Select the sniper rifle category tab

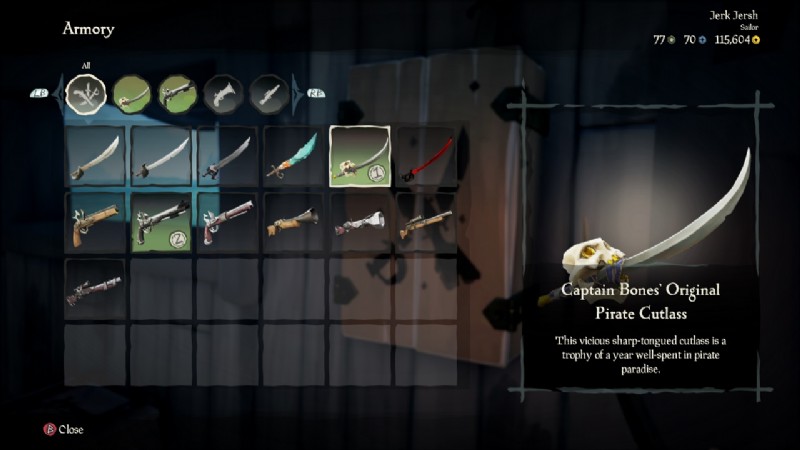[x=268, y=94]
